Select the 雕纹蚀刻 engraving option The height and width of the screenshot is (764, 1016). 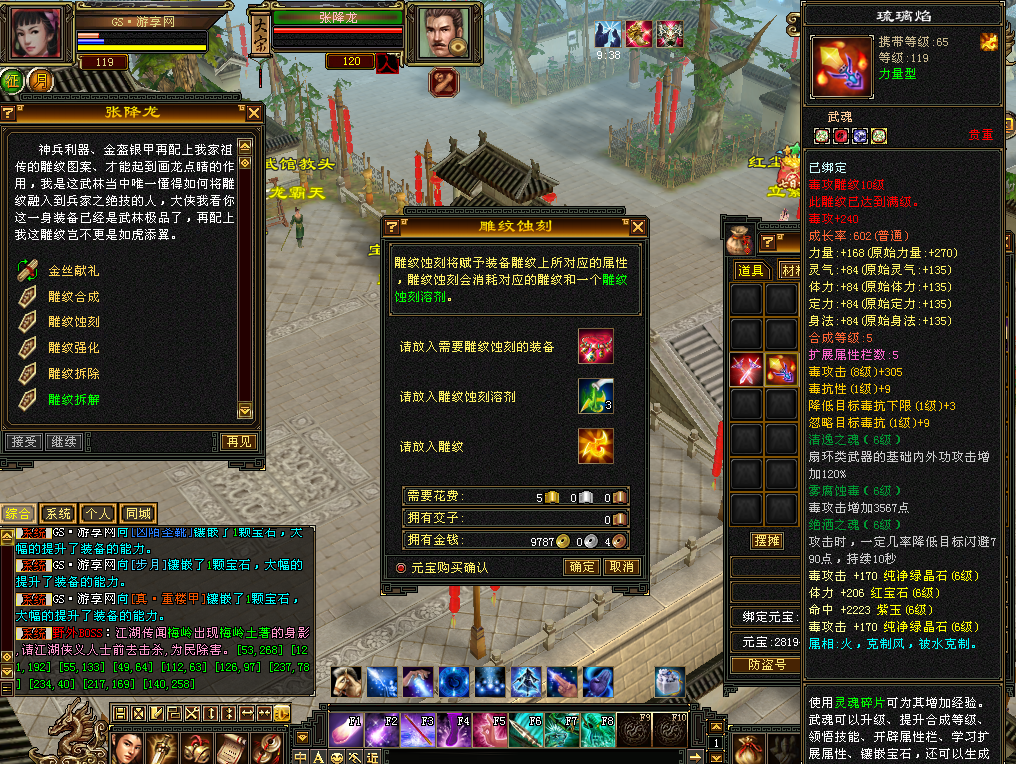[73, 322]
